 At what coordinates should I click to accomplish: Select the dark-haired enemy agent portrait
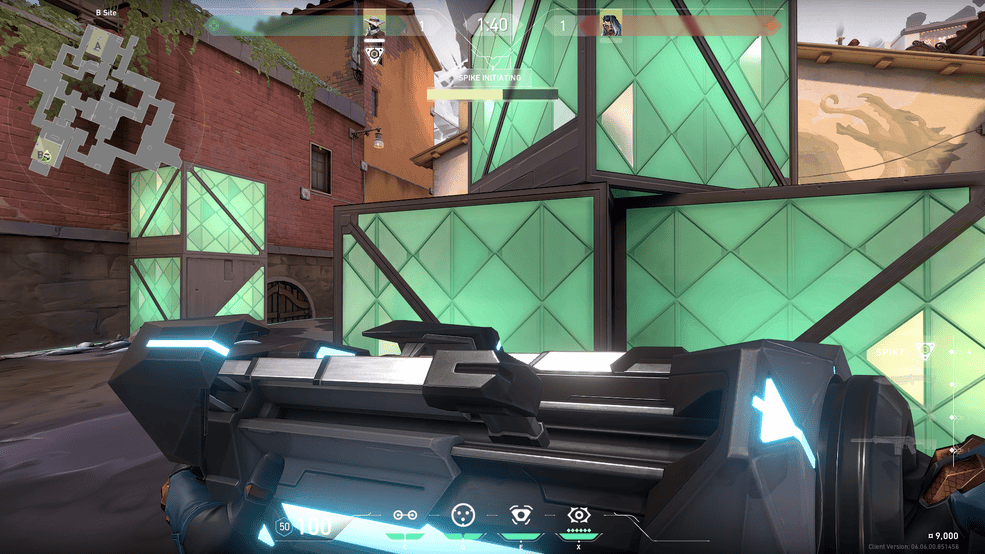tap(611, 25)
